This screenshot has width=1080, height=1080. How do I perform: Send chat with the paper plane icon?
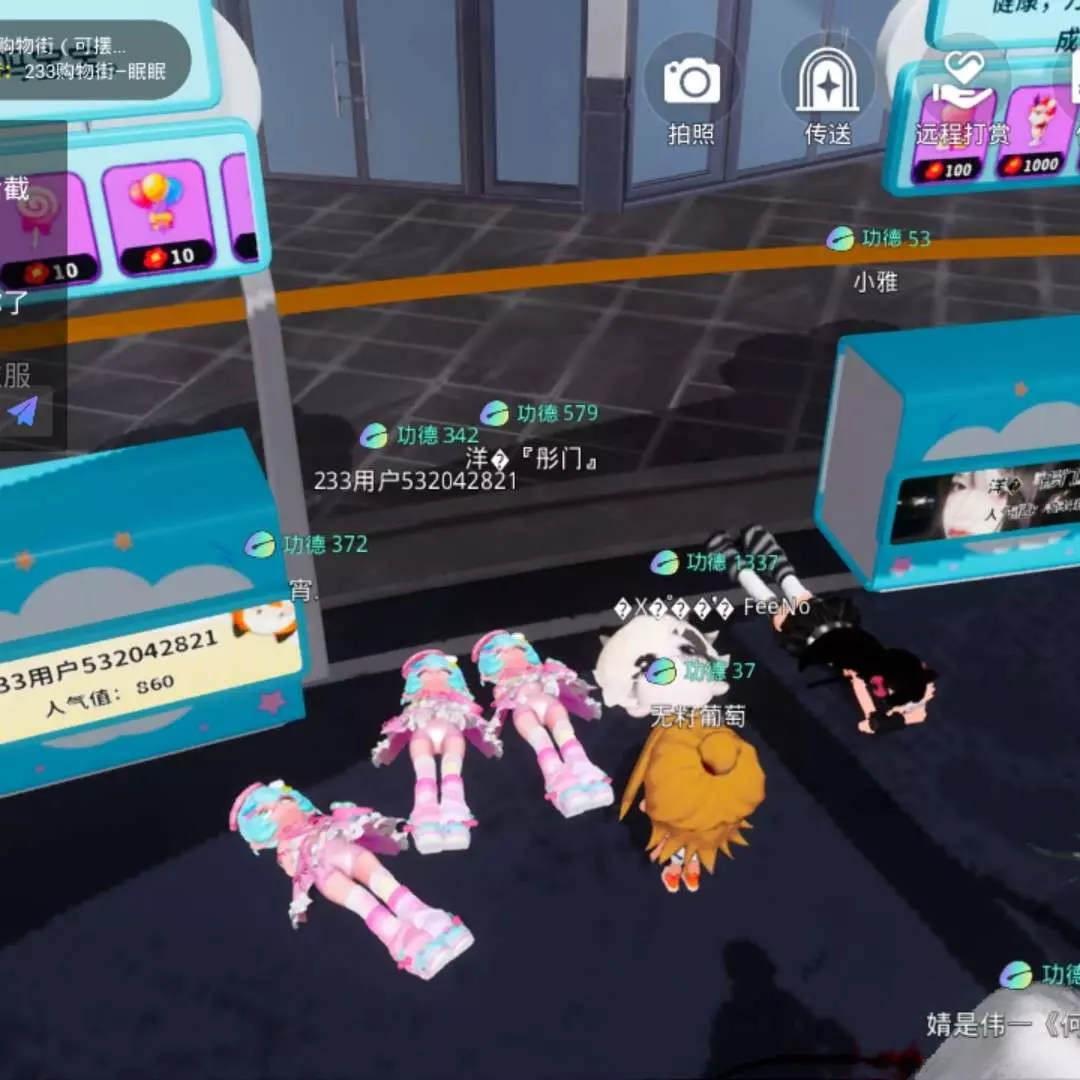click(x=24, y=410)
